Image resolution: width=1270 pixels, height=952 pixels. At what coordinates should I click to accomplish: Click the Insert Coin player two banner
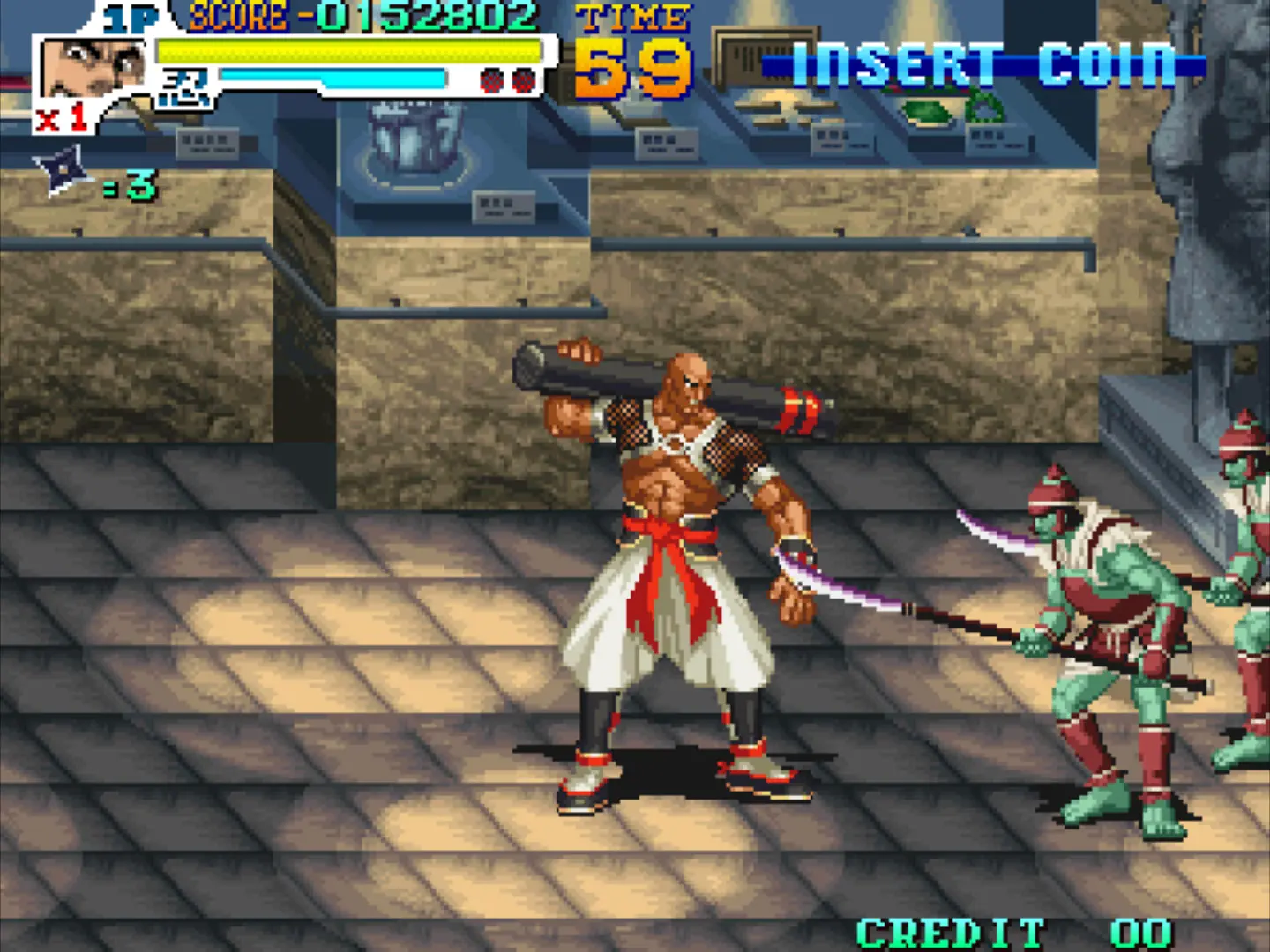click(982, 64)
